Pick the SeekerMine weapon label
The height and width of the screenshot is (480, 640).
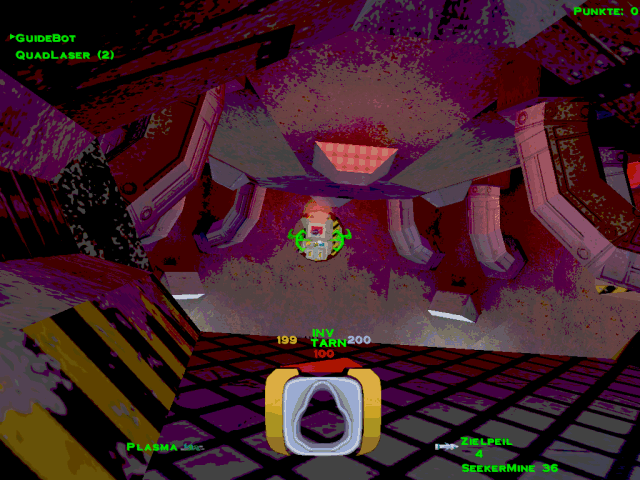[497, 468]
